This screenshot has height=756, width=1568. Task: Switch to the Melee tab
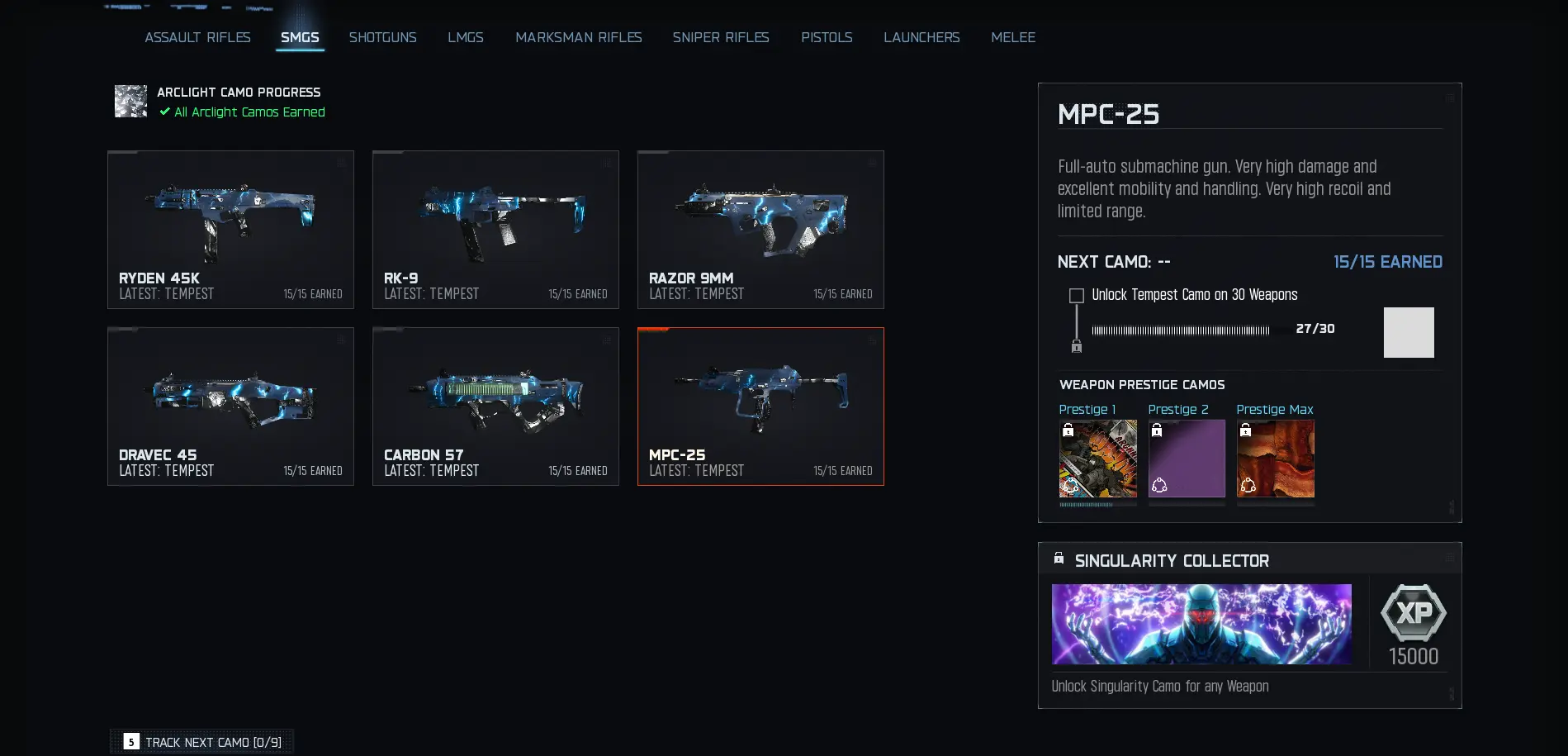(1013, 37)
